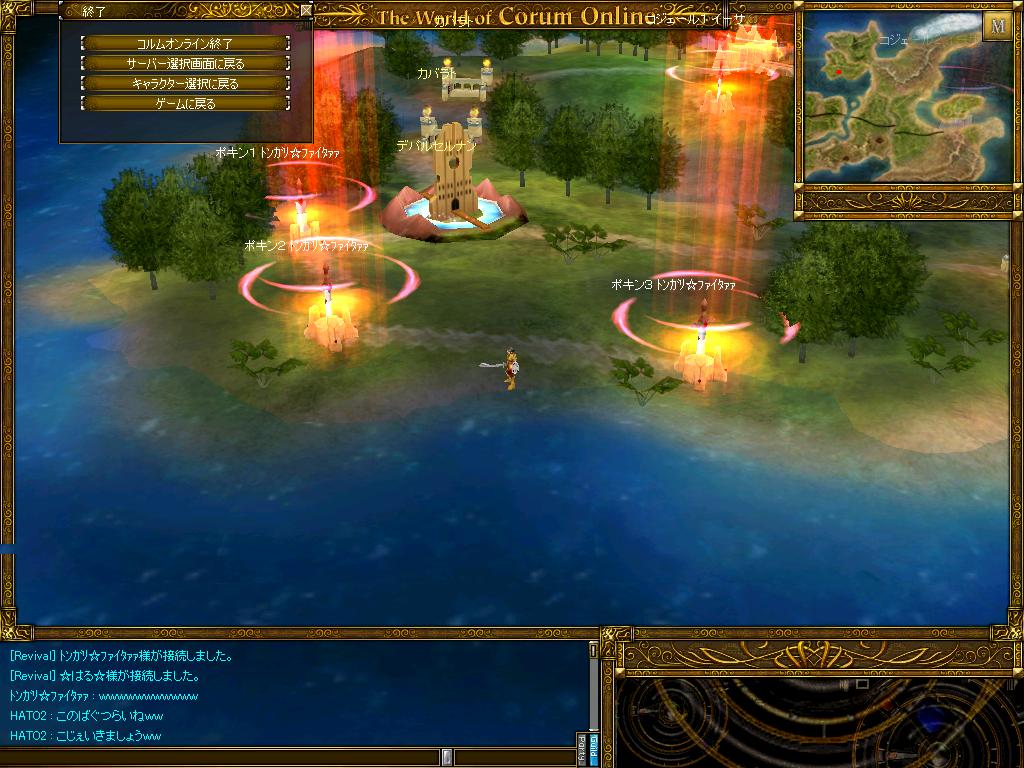This screenshot has height=768, width=1024.
Task: Go back to character select (キャラクター選択に戻る)
Action: click(x=185, y=83)
